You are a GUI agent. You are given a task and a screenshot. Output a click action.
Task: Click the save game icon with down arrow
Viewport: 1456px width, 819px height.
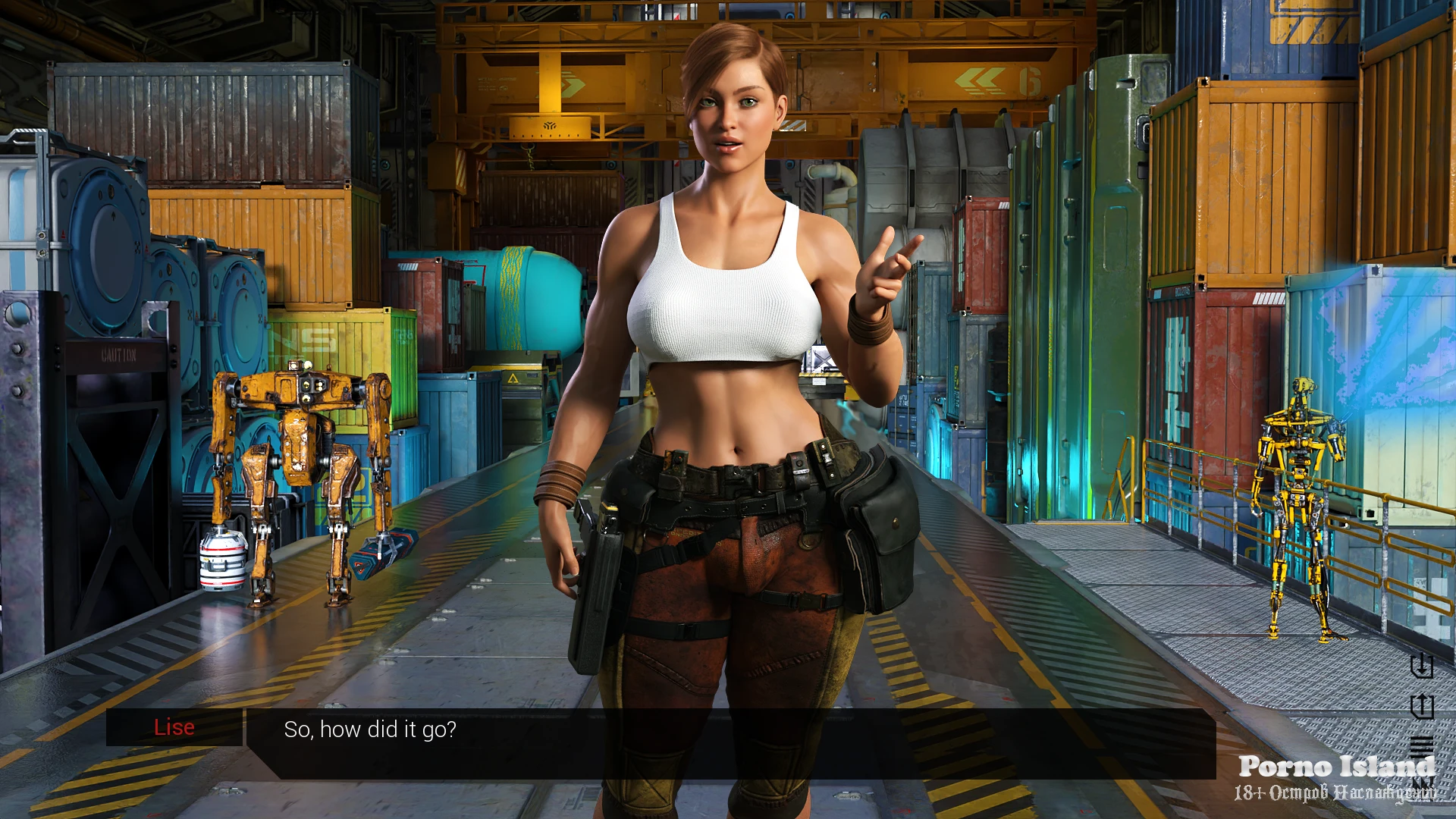coord(1421,666)
